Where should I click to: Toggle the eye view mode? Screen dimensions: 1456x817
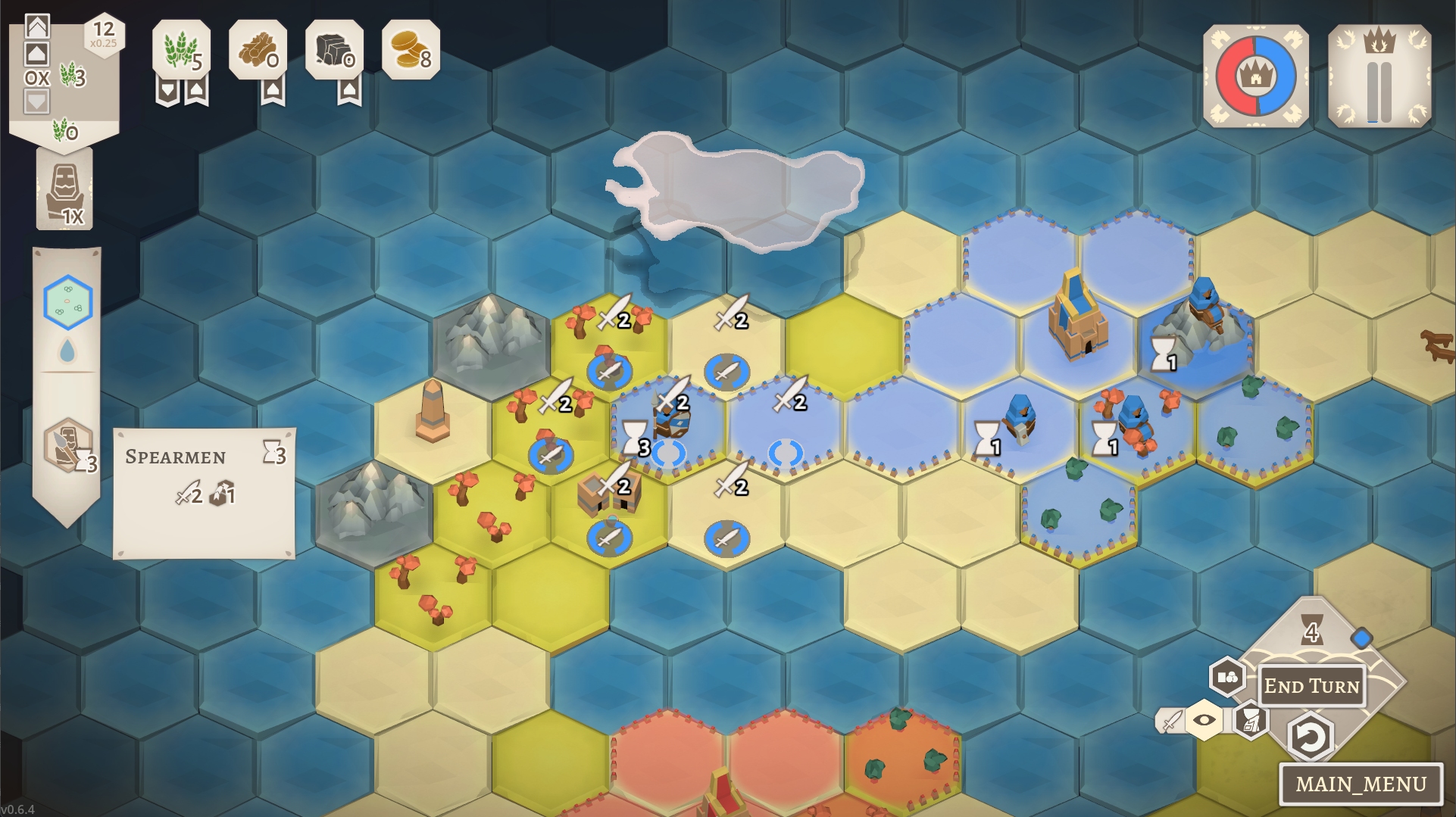(x=1204, y=719)
